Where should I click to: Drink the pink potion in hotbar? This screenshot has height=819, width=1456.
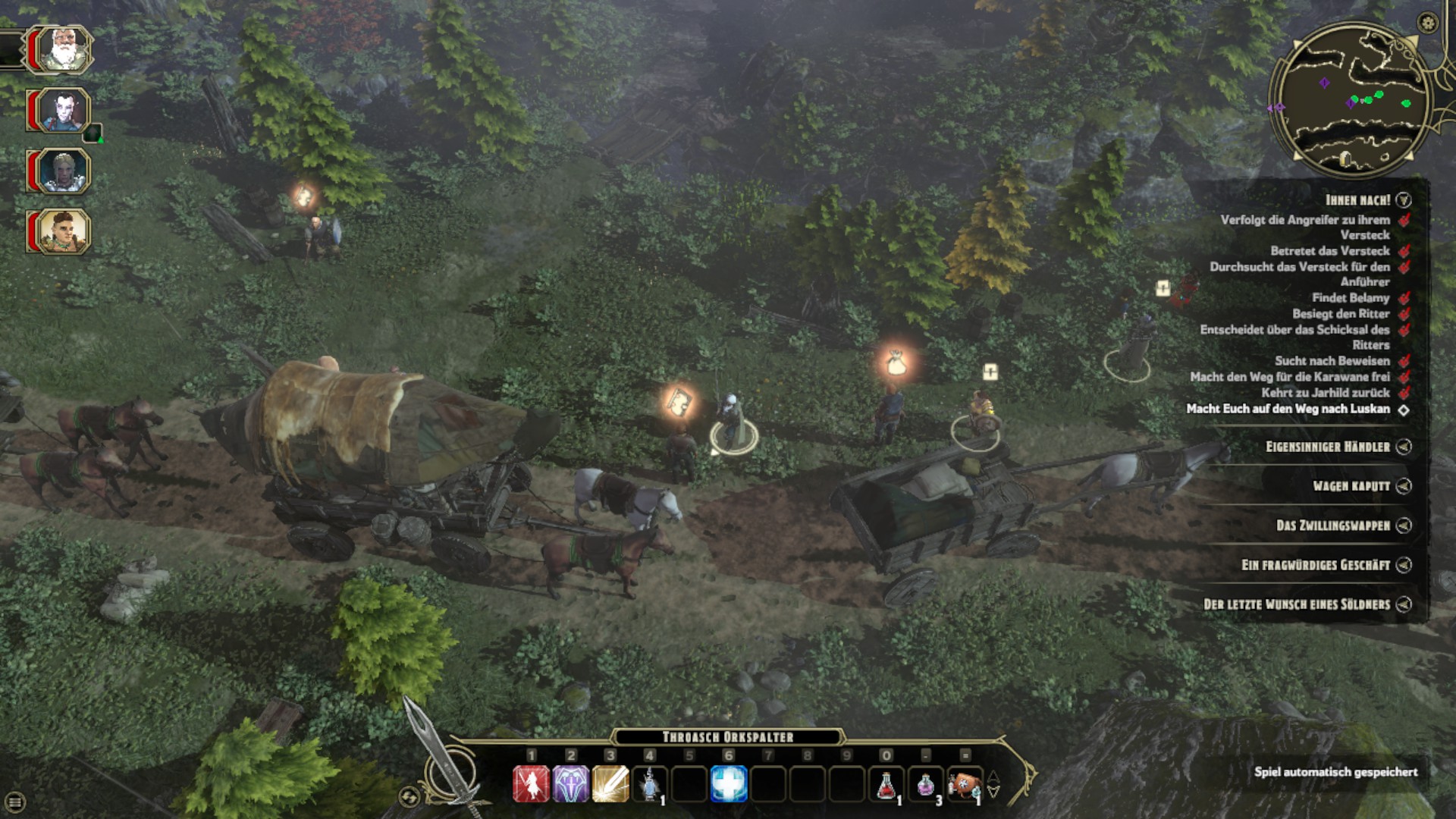click(x=925, y=784)
